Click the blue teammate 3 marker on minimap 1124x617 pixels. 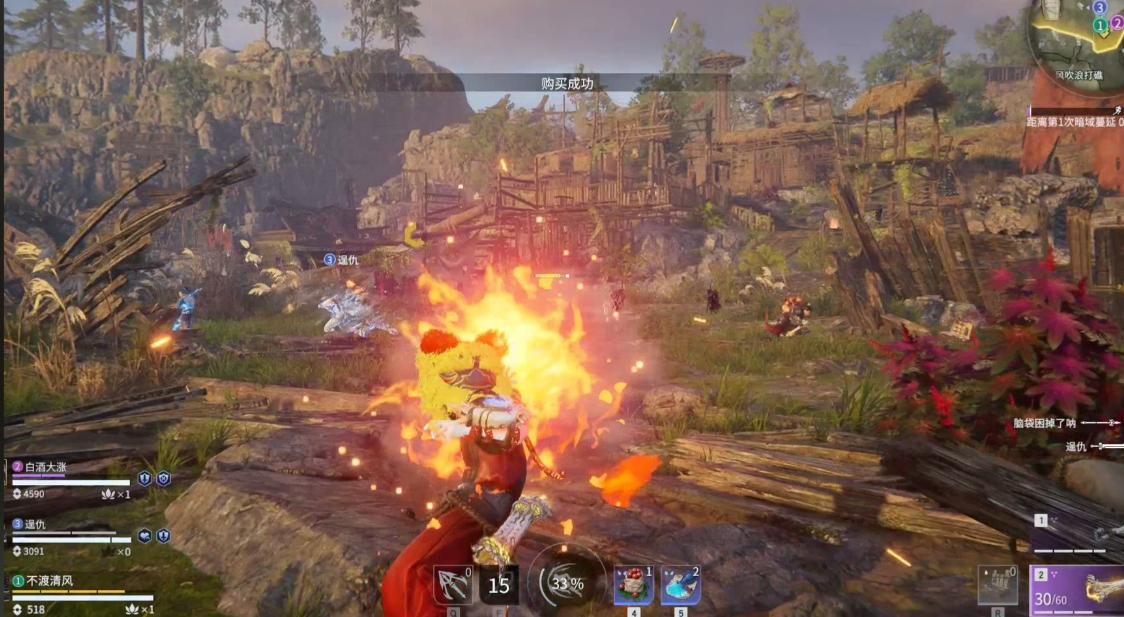tap(1099, 7)
